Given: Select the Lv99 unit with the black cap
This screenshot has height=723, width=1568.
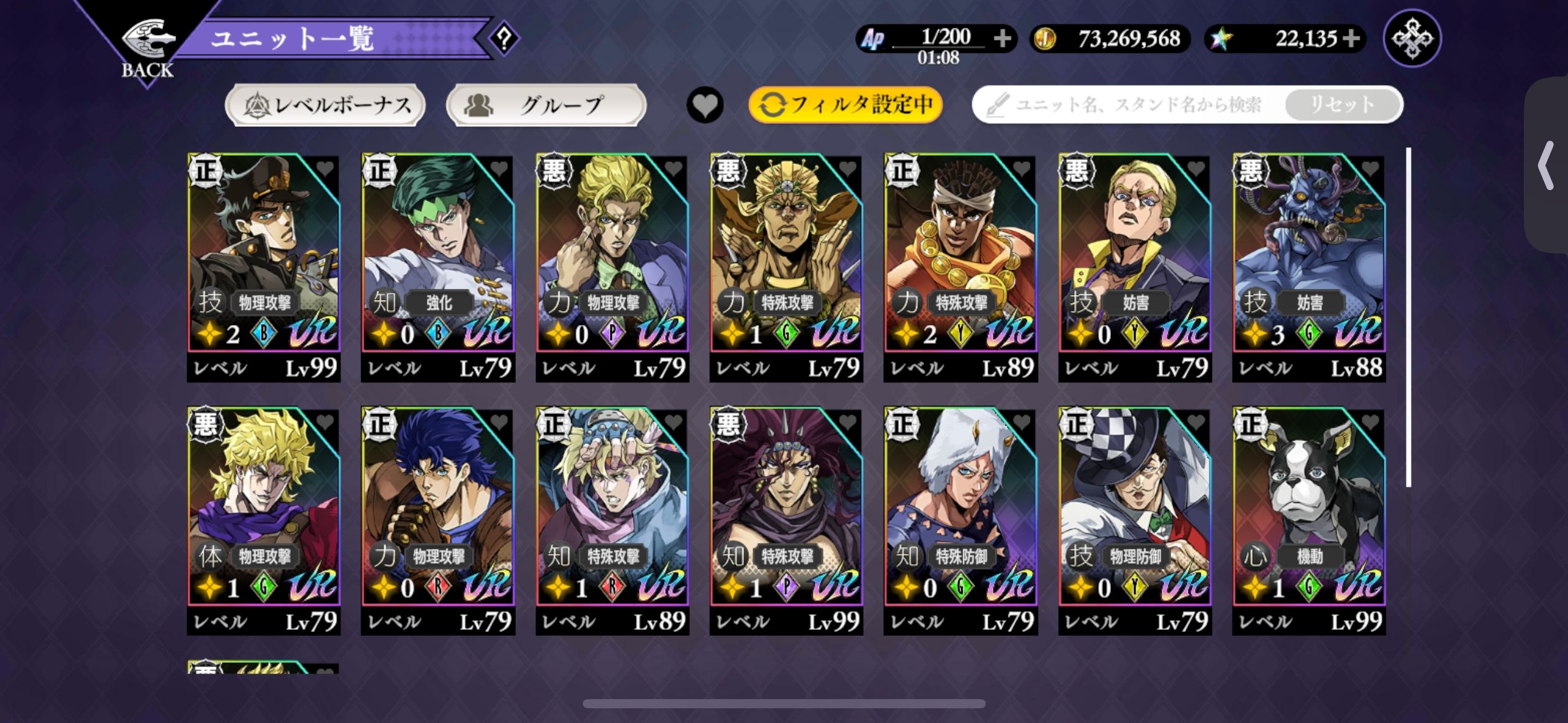Looking at the screenshot, I should [264, 258].
